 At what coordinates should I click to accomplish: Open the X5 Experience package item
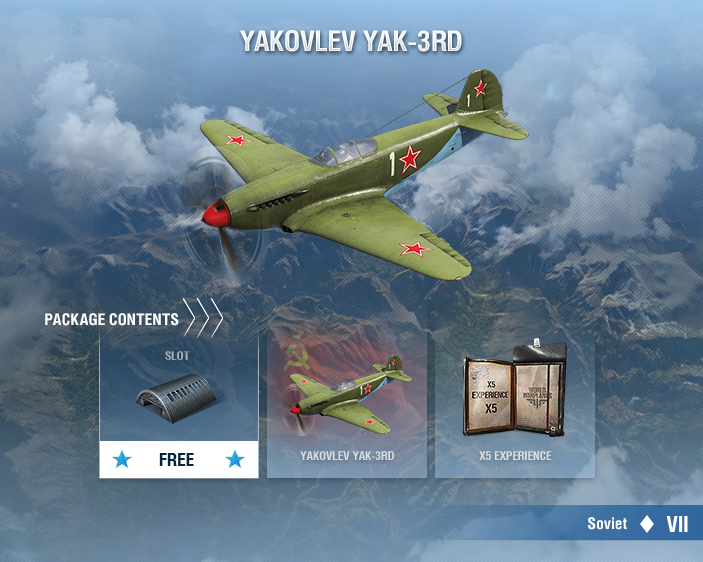[x=514, y=405]
